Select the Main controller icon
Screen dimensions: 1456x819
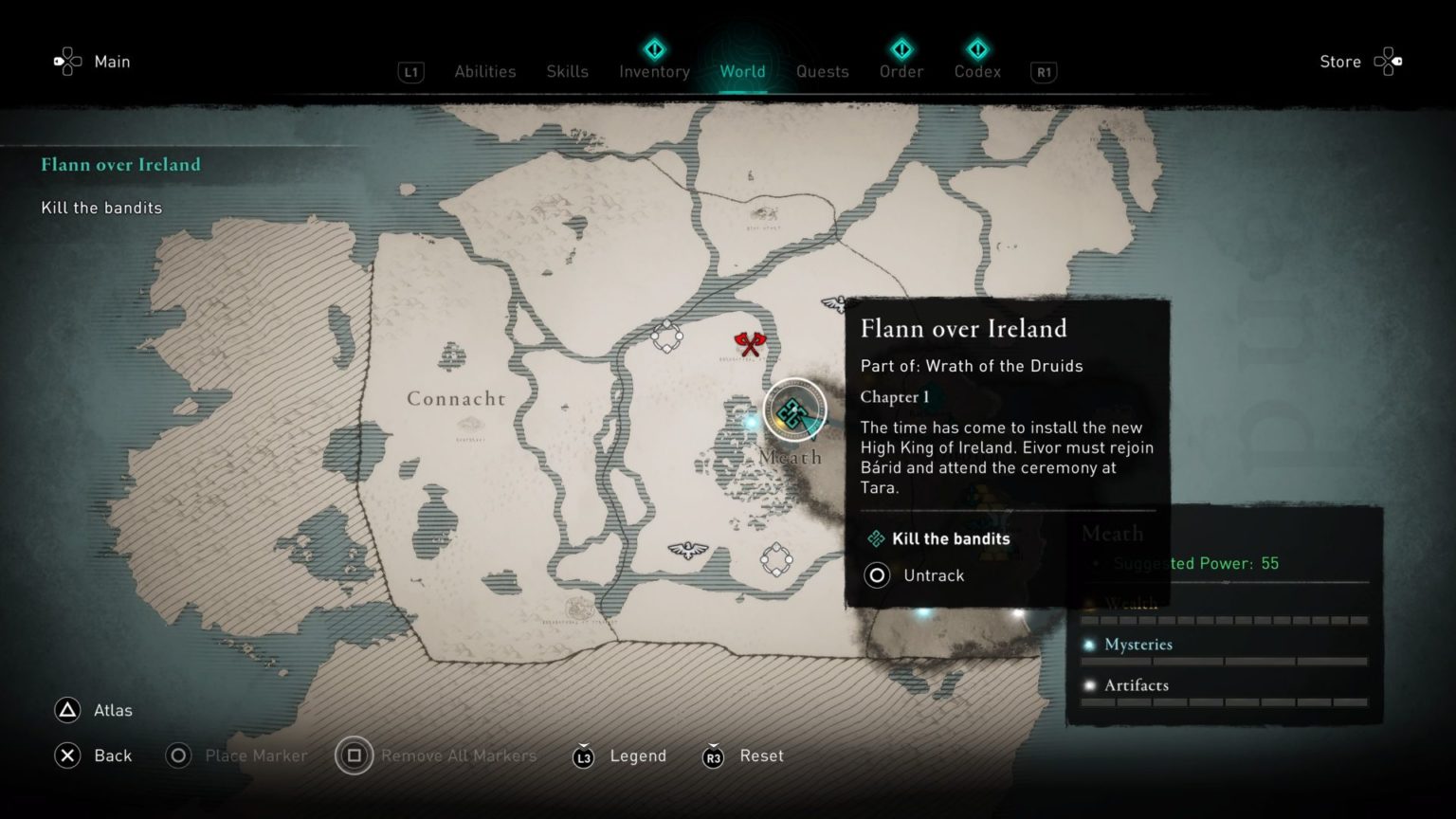[66, 61]
